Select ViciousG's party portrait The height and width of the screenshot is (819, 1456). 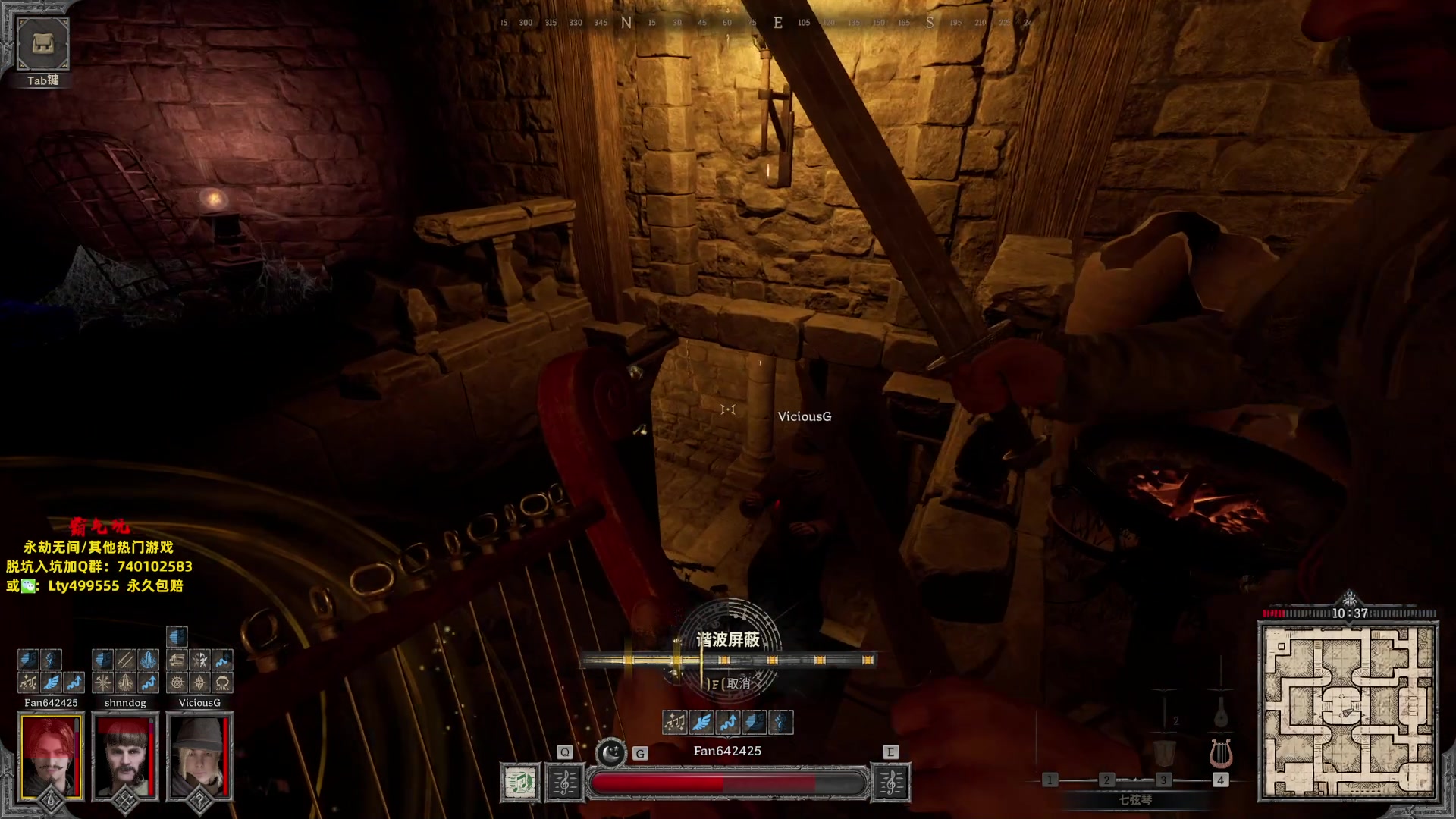[199, 755]
